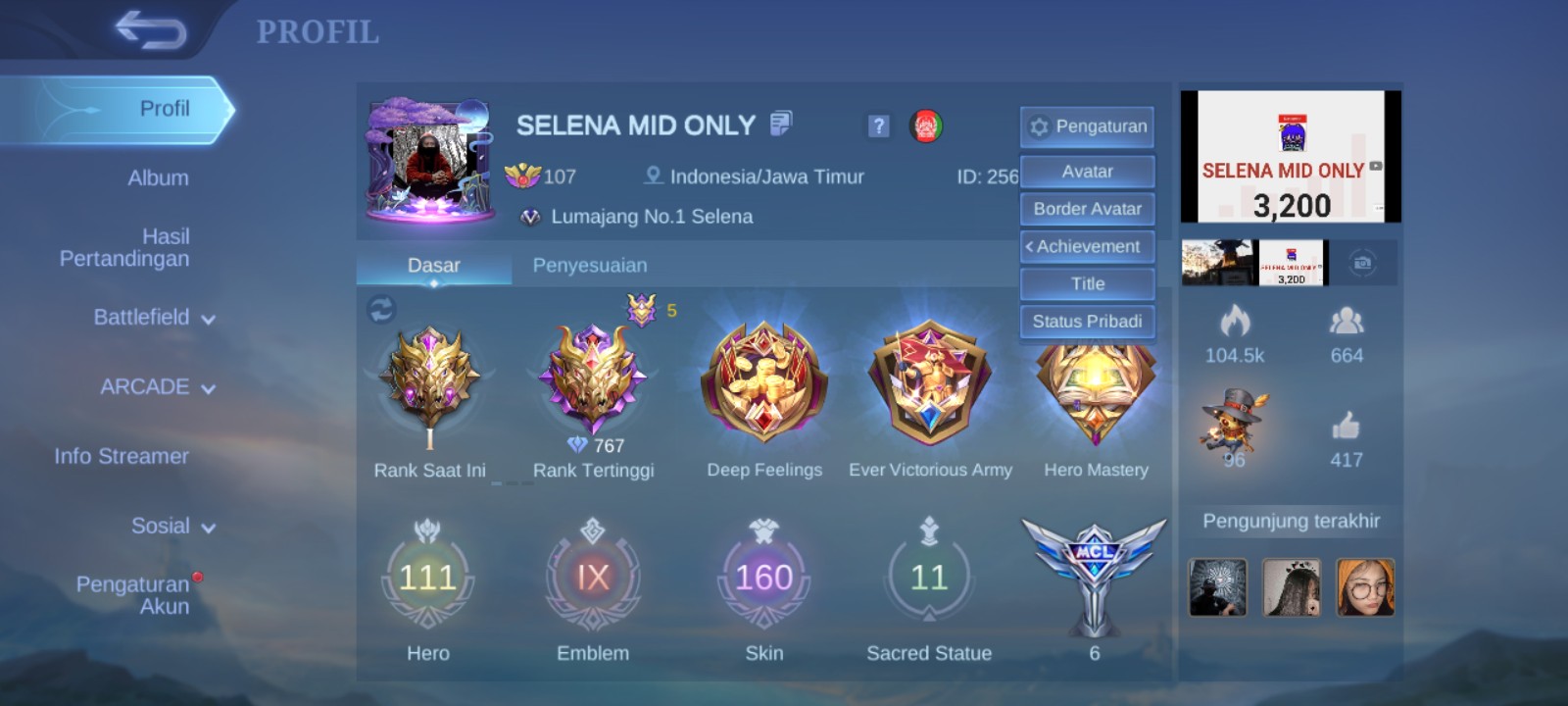Viewport: 1568px width, 706px height.
Task: Switch to the Penyesuaian tab
Action: pos(589,266)
